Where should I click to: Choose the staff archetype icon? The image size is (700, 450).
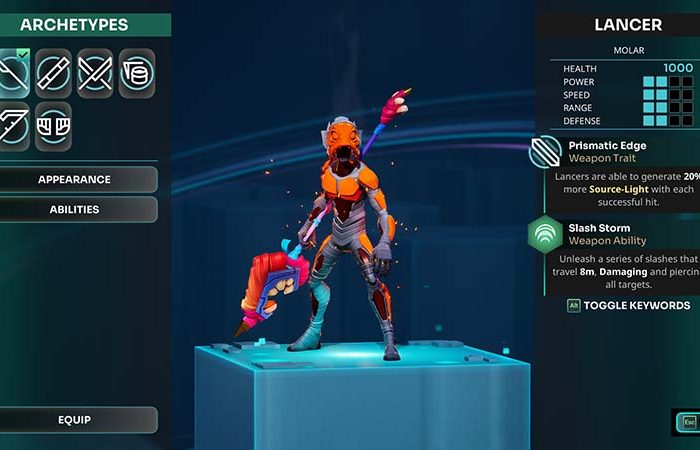pyautogui.click(x=53, y=73)
